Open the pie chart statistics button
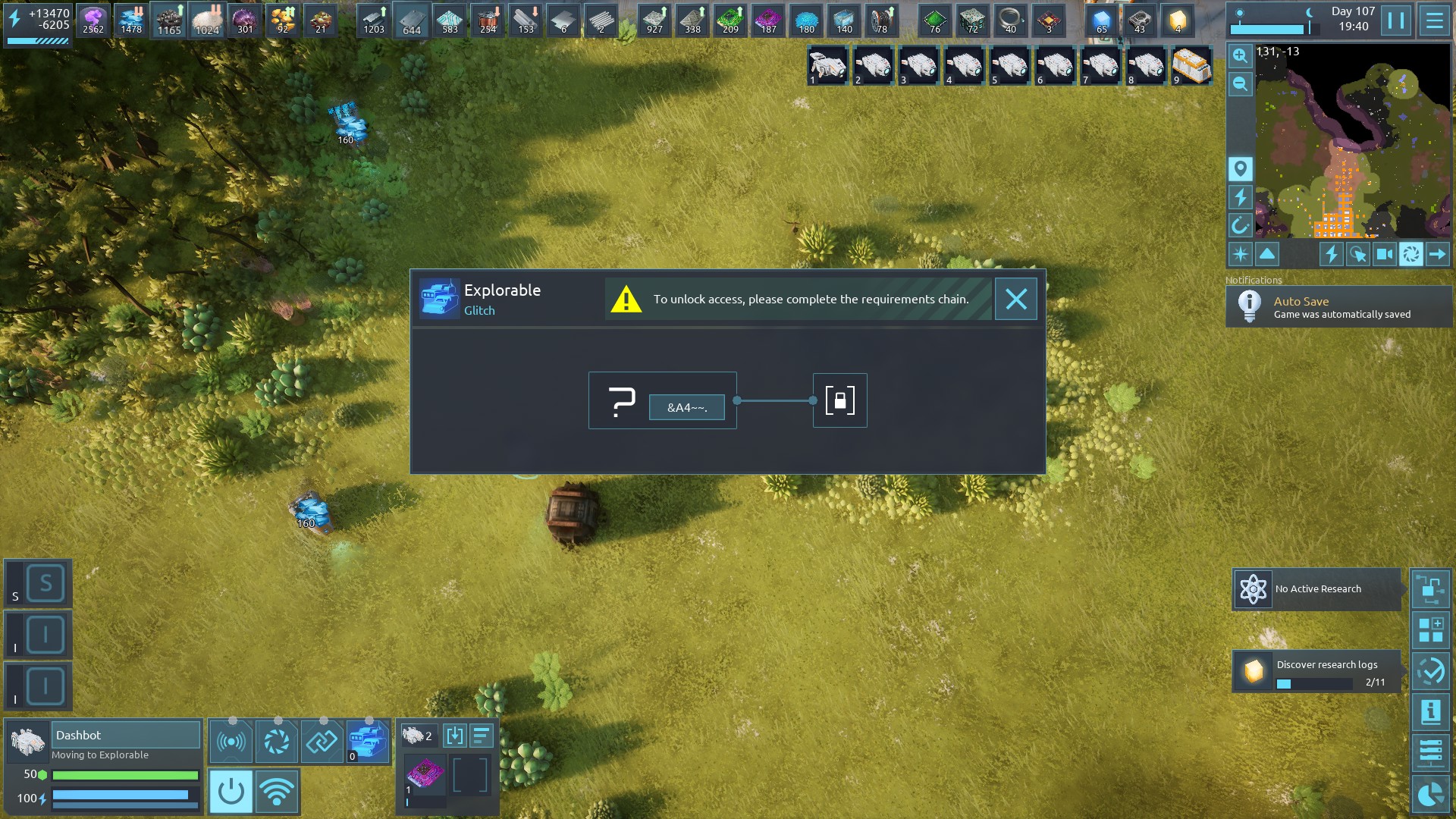The image size is (1456, 819). pos(1430,794)
